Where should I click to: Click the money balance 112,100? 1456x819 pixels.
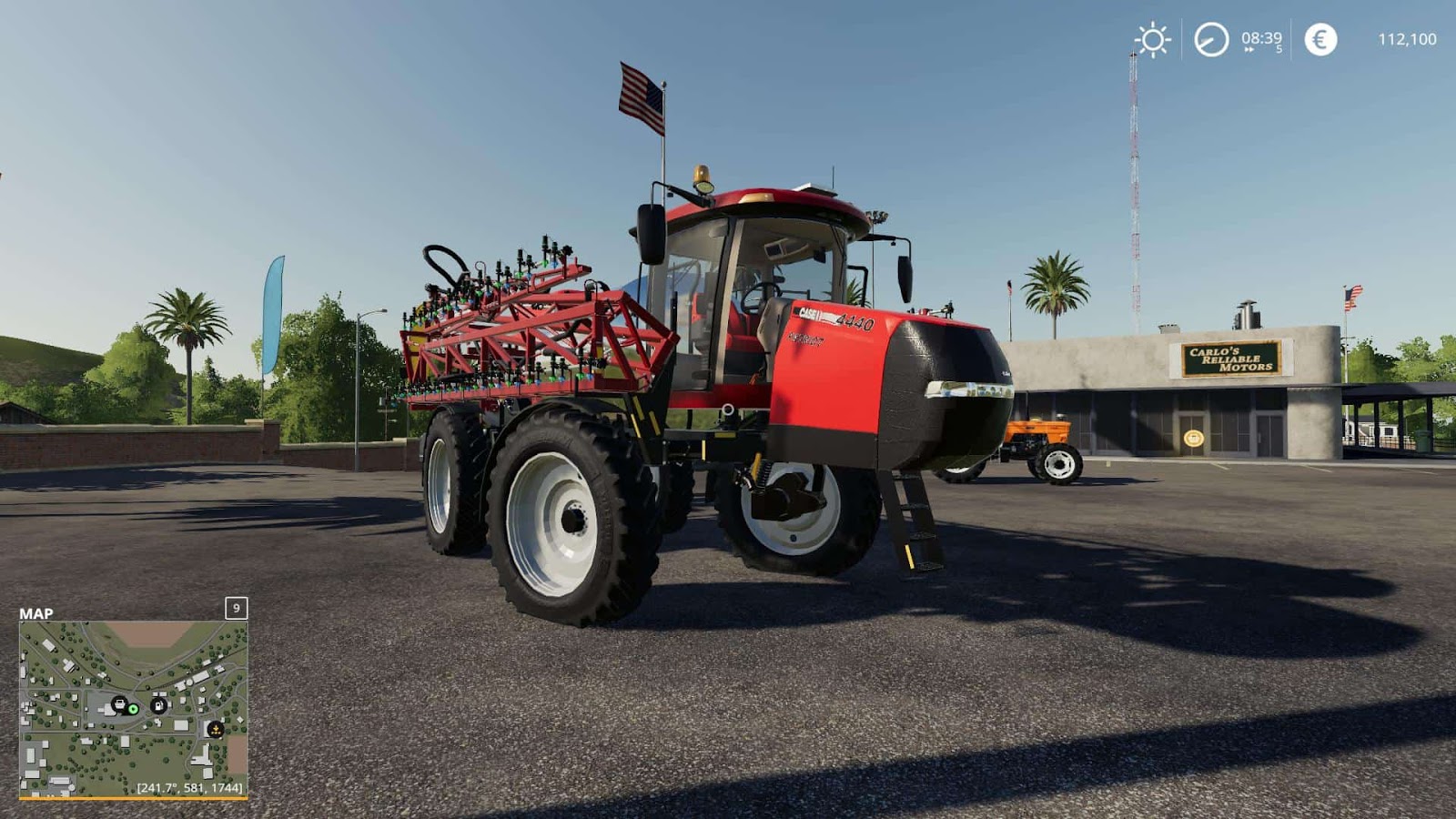1408,39
